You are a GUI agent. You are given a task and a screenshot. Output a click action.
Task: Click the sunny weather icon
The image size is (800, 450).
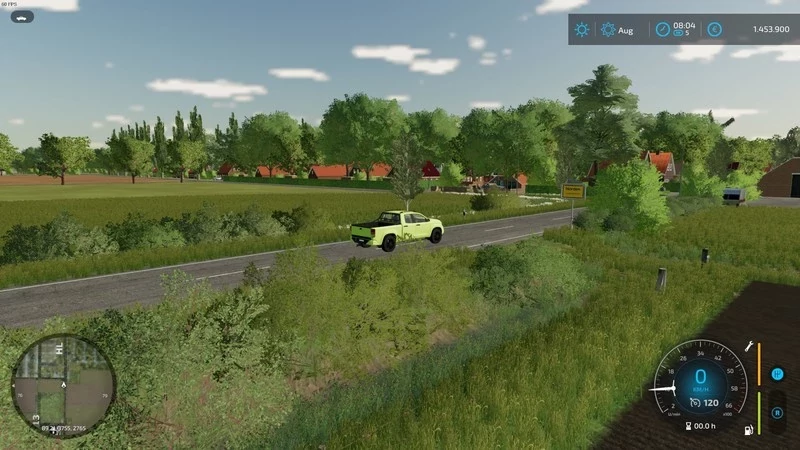581,30
